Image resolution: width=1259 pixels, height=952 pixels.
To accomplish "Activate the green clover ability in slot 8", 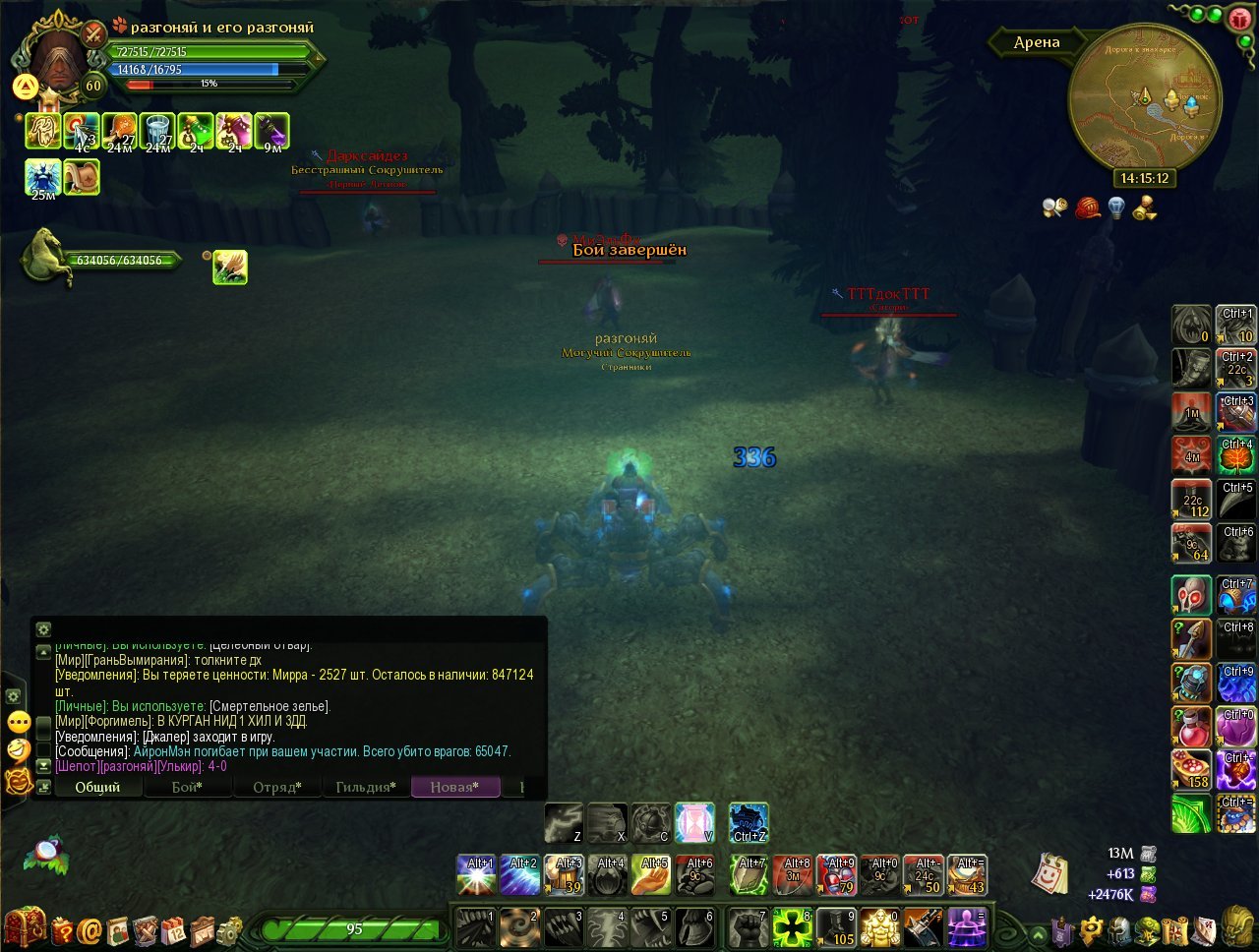I will tap(792, 927).
